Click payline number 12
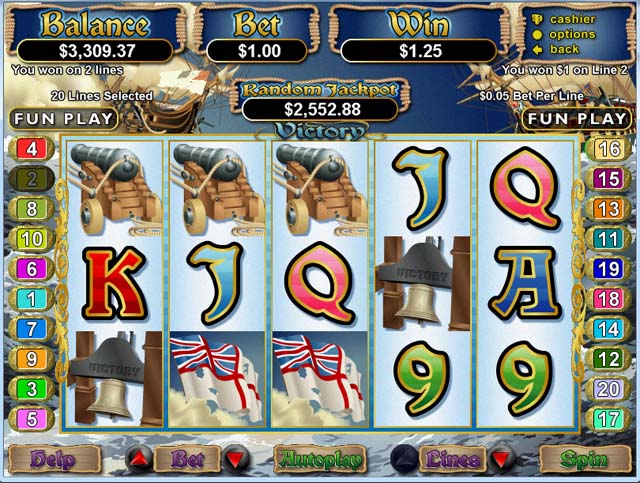The height and width of the screenshot is (483, 640). (609, 358)
